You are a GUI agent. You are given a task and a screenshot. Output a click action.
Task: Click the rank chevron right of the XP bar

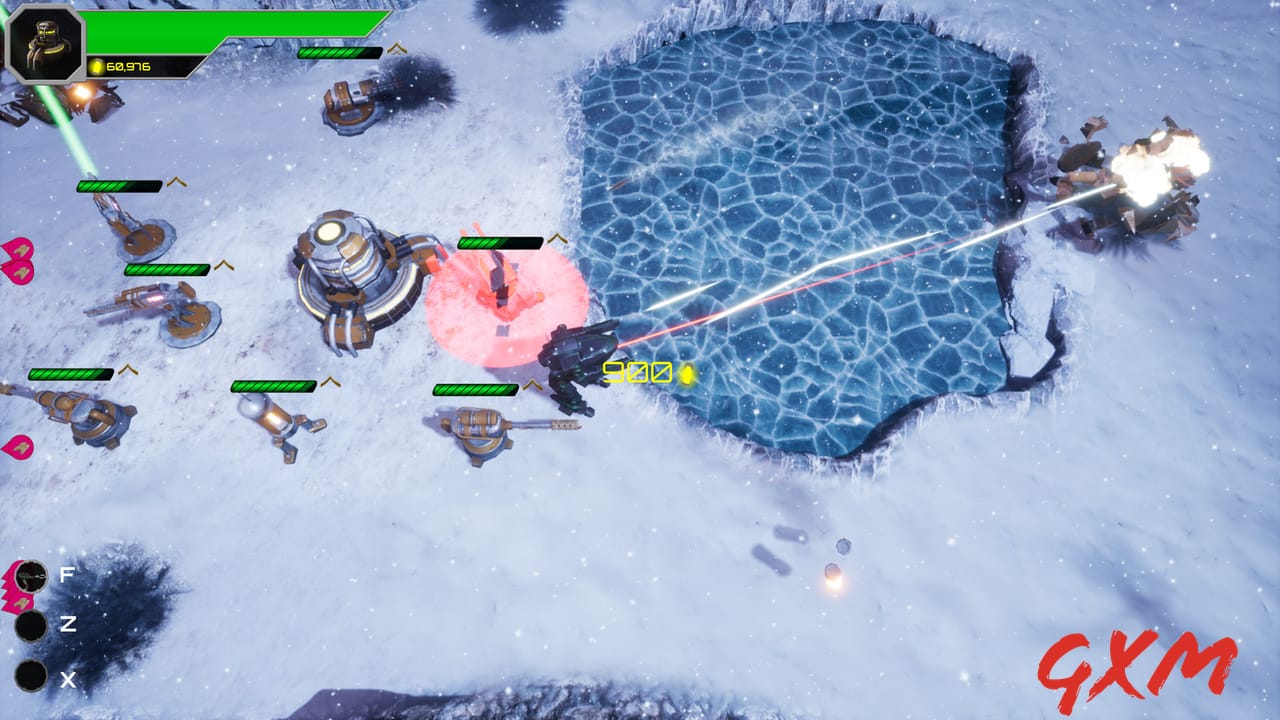[x=396, y=47]
